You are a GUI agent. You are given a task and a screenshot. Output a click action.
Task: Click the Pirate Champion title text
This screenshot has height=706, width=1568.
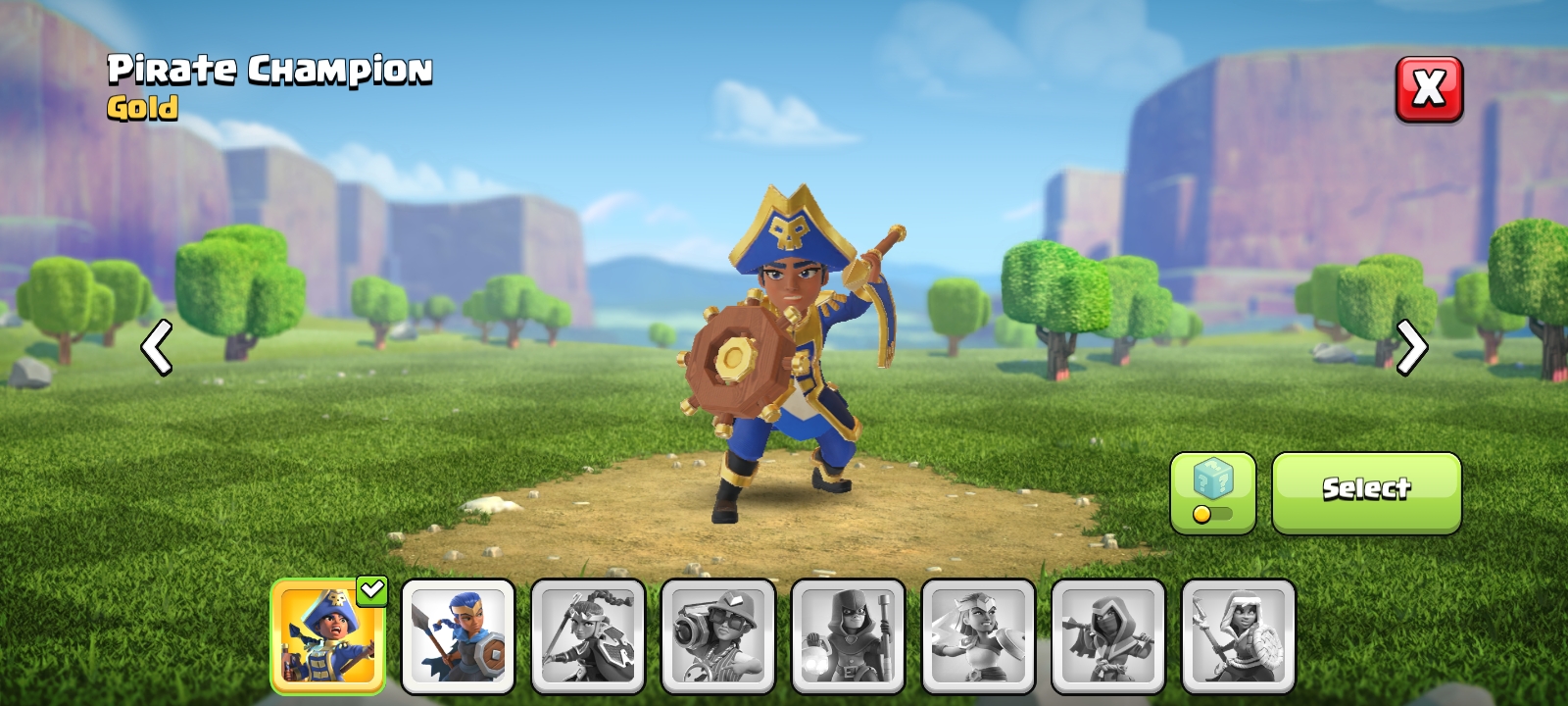[x=269, y=70]
